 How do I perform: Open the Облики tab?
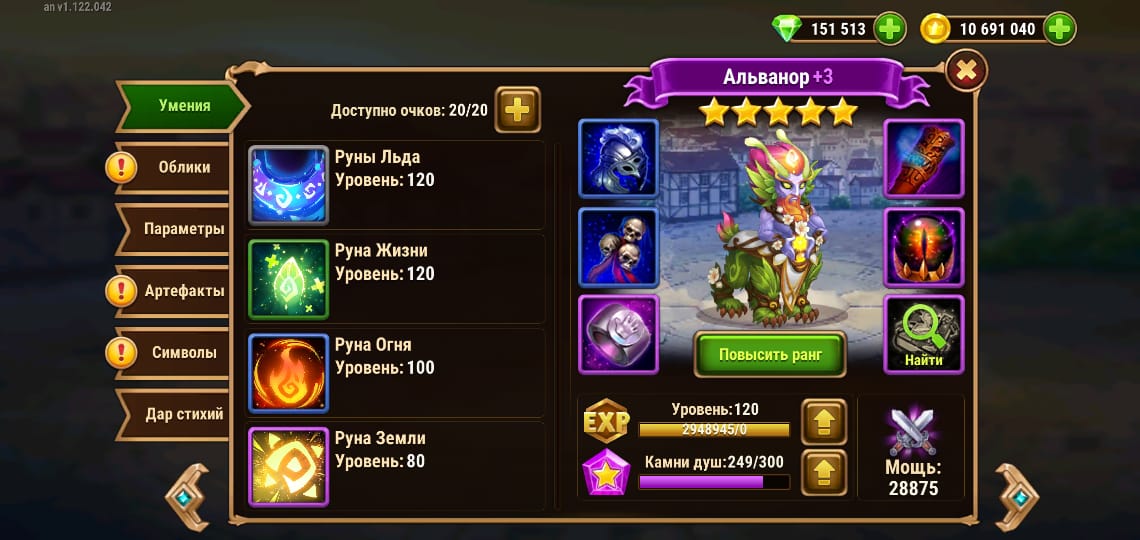[x=184, y=167]
